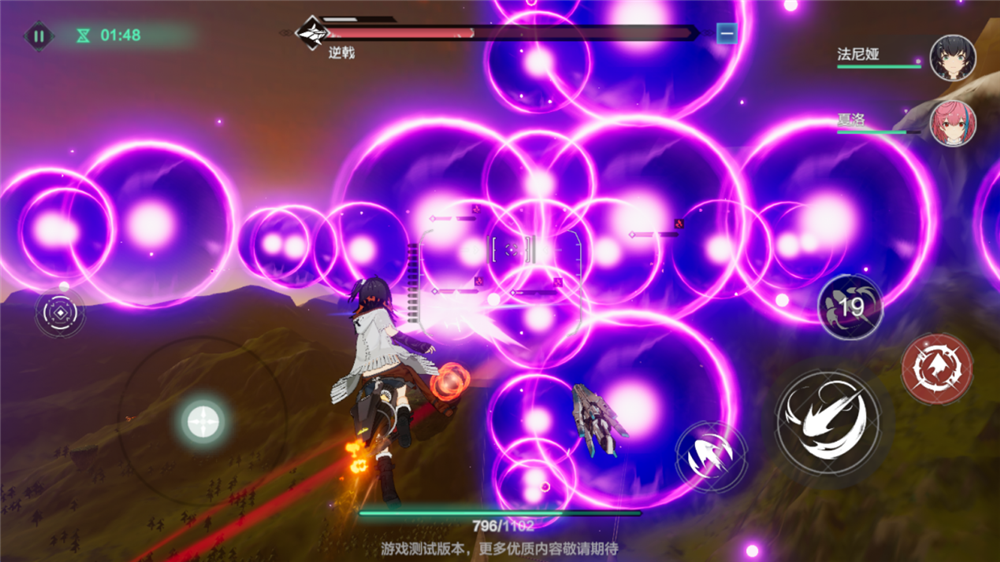The image size is (1000, 562).
Task: Activate the red circular ultimate skill
Action: coord(936,369)
